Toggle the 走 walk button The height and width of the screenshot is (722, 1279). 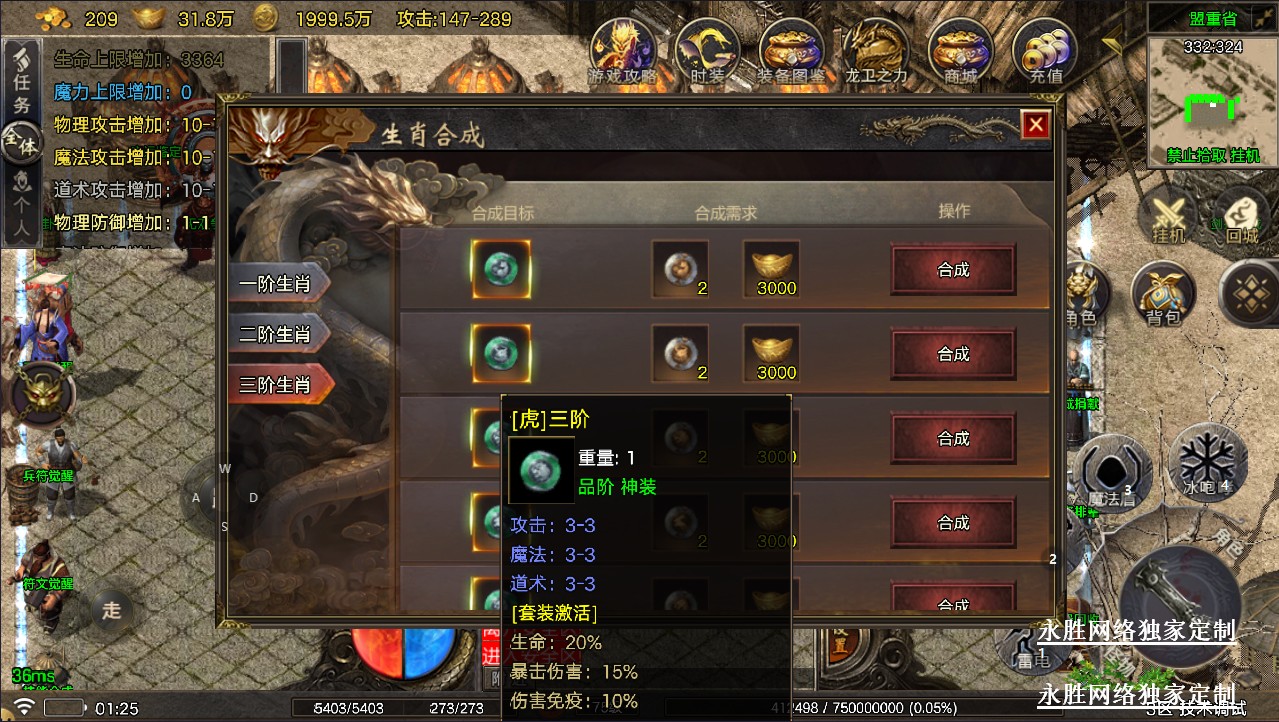point(112,609)
